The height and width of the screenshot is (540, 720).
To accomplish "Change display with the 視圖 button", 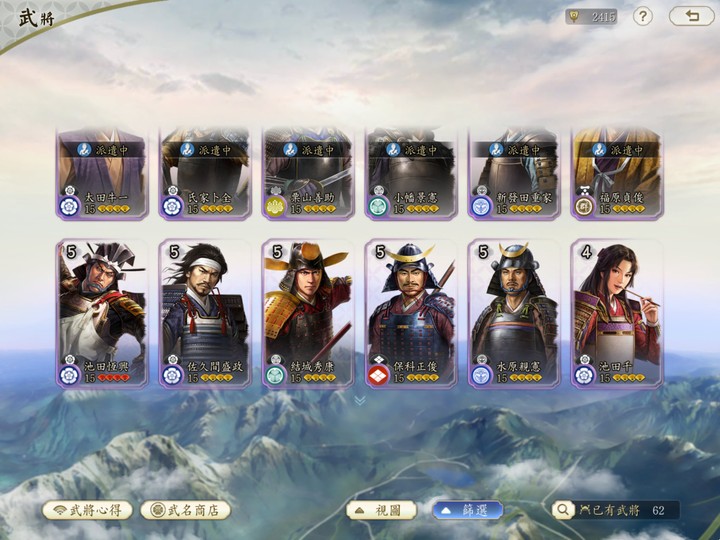I will coord(381,510).
